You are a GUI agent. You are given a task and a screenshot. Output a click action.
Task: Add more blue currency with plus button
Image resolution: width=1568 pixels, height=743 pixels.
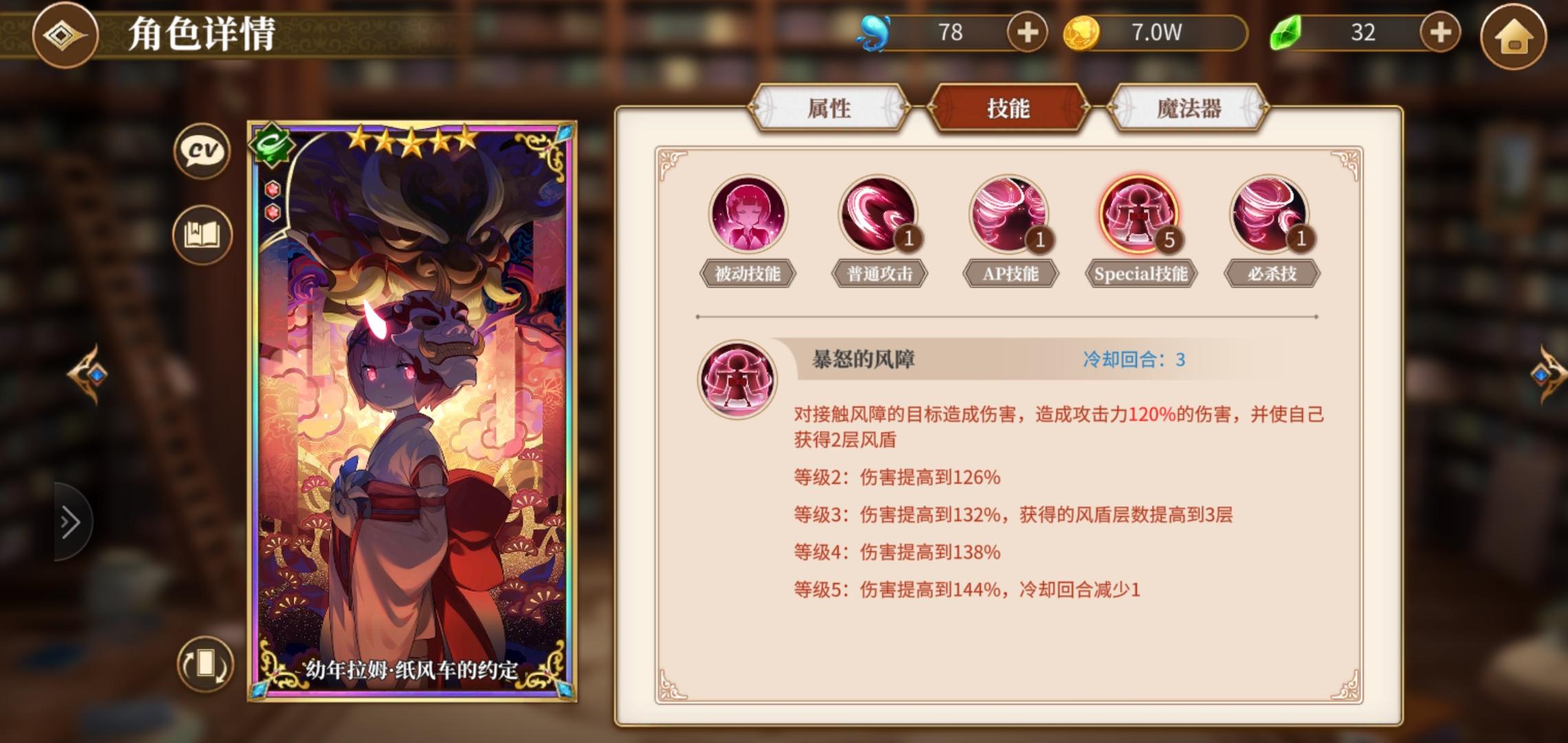(1027, 32)
